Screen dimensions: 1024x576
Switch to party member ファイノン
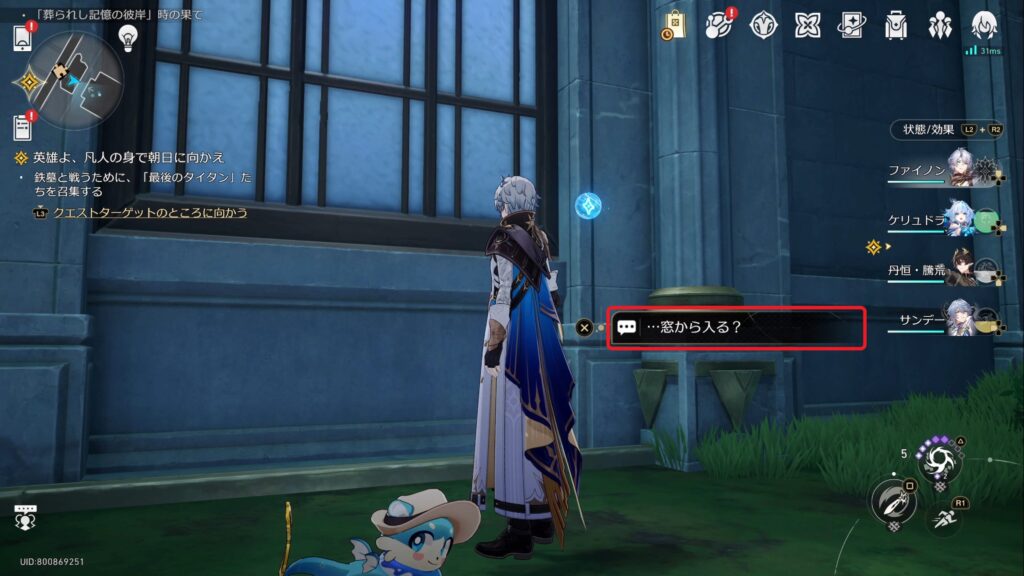(x=960, y=169)
